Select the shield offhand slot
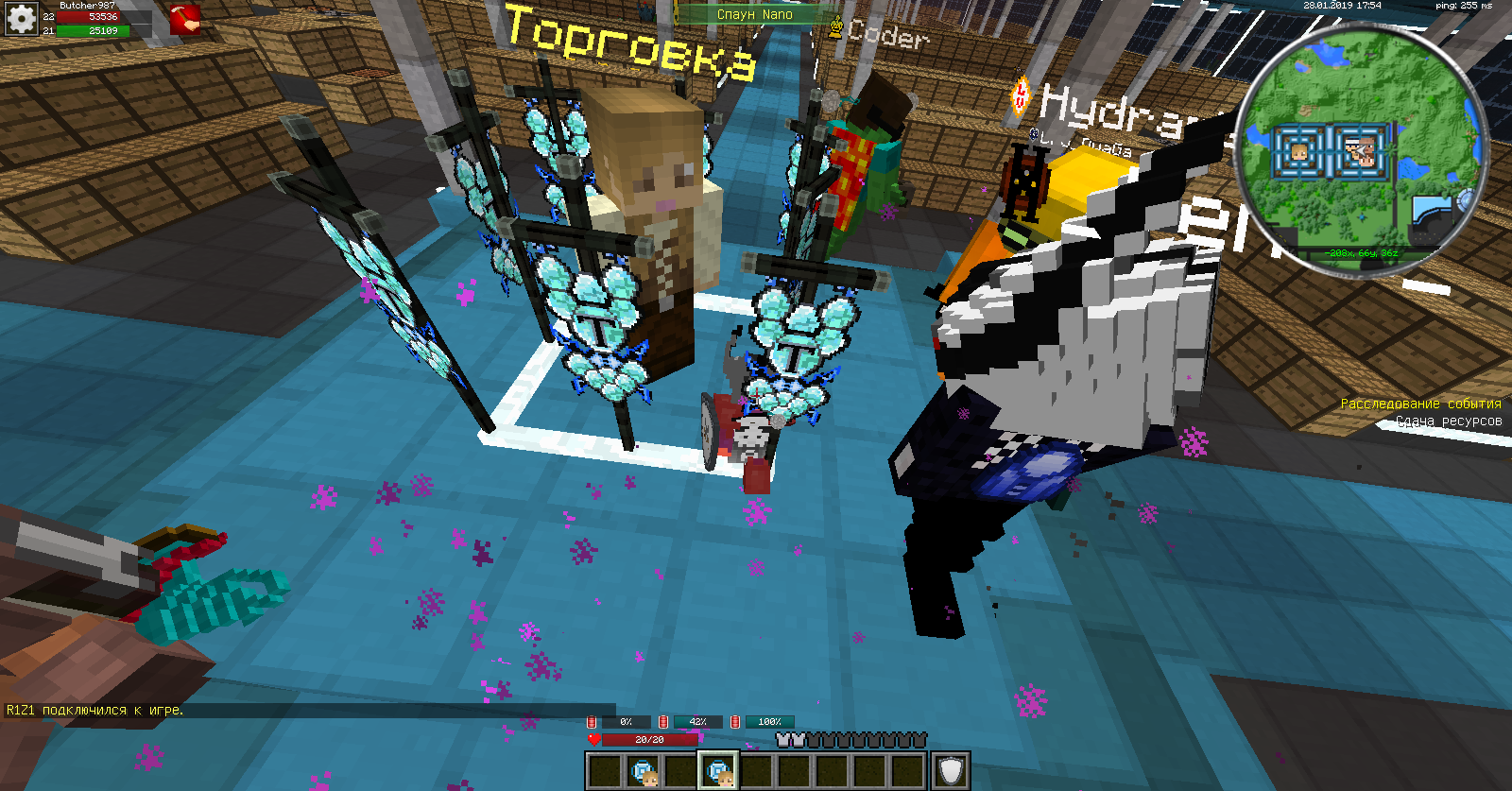 951,771
